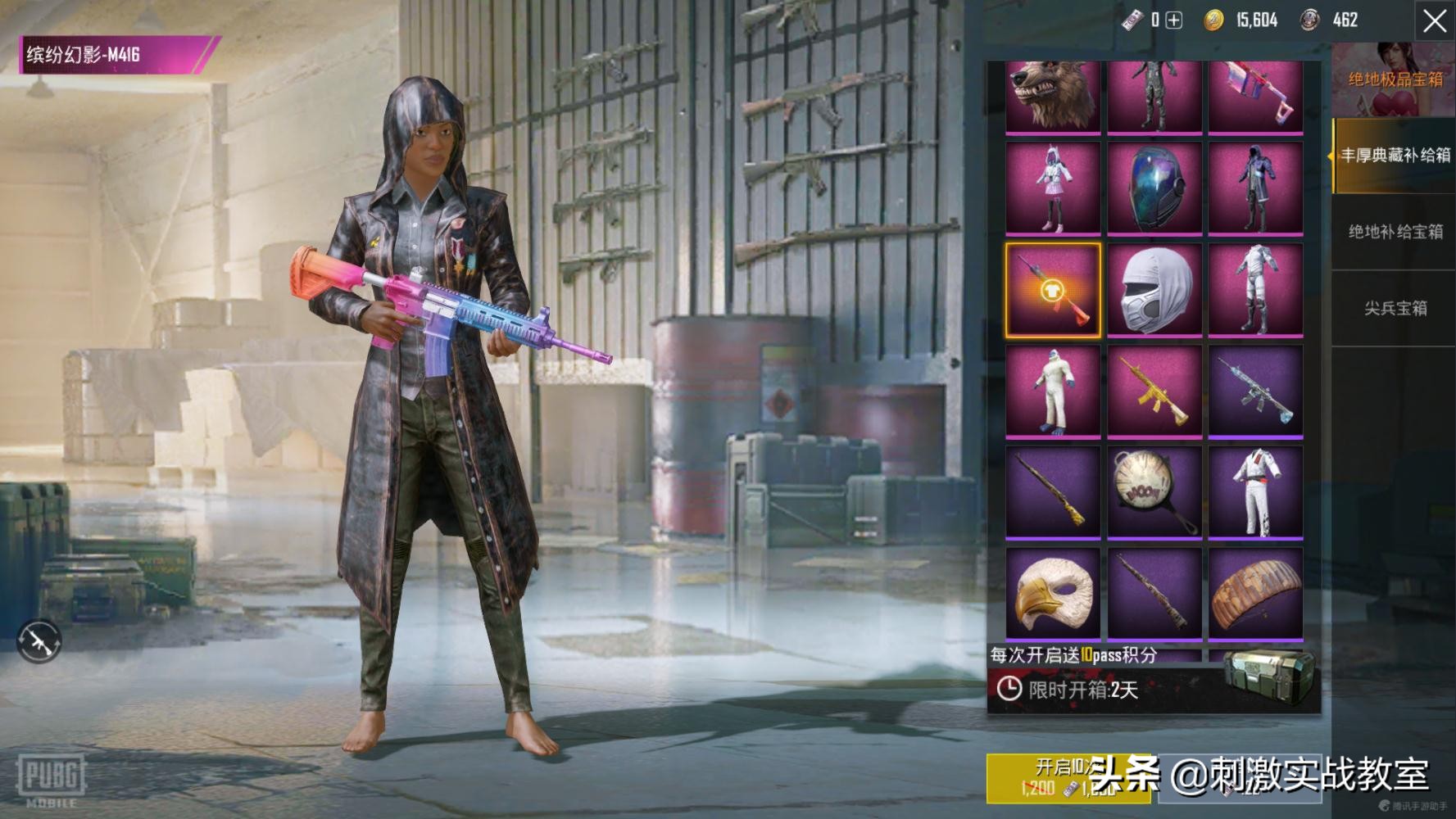Screen dimensions: 1456x819
Task: Preview the BOOM frying pan skin
Action: (x=1154, y=492)
